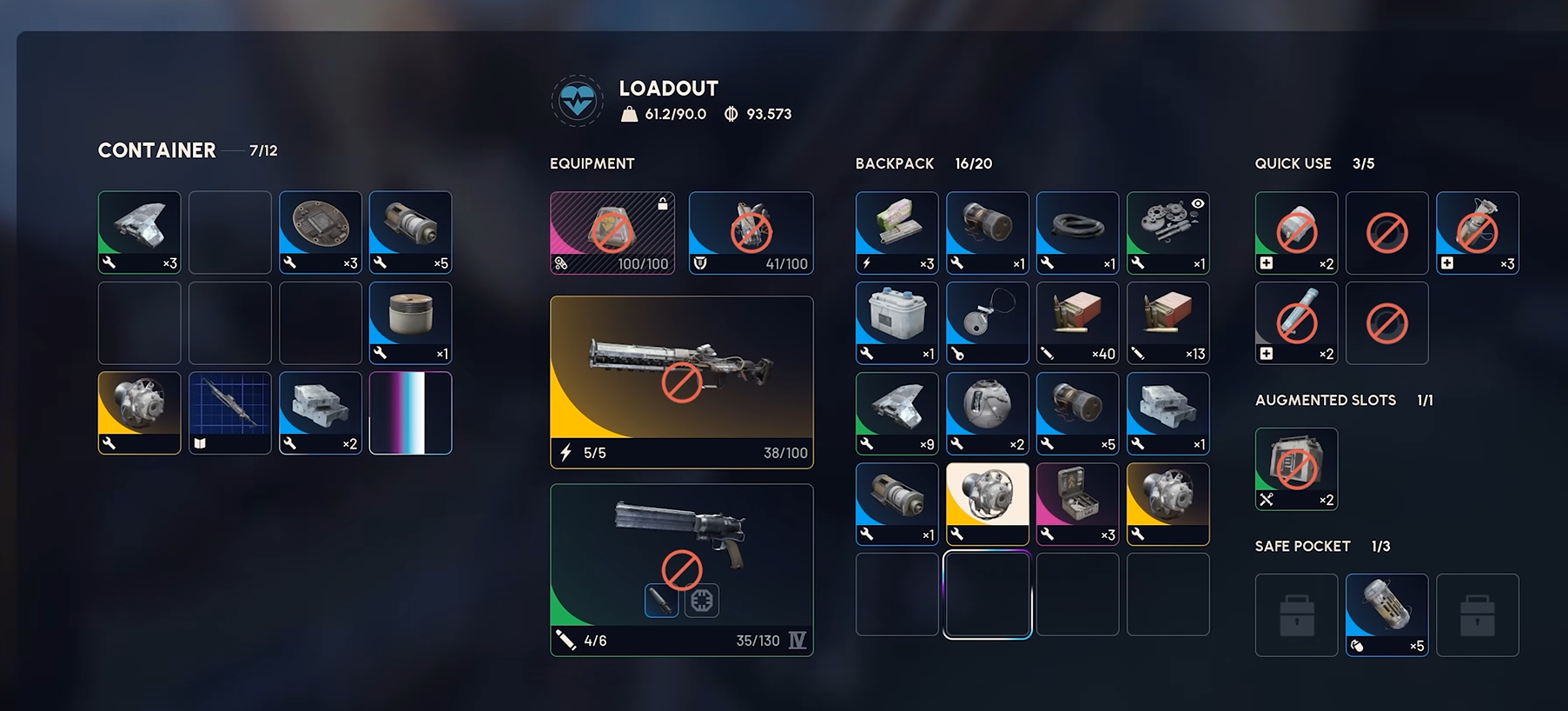The width and height of the screenshot is (1568, 711).
Task: Pick the coiled black hose in backpack
Action: tap(1077, 232)
